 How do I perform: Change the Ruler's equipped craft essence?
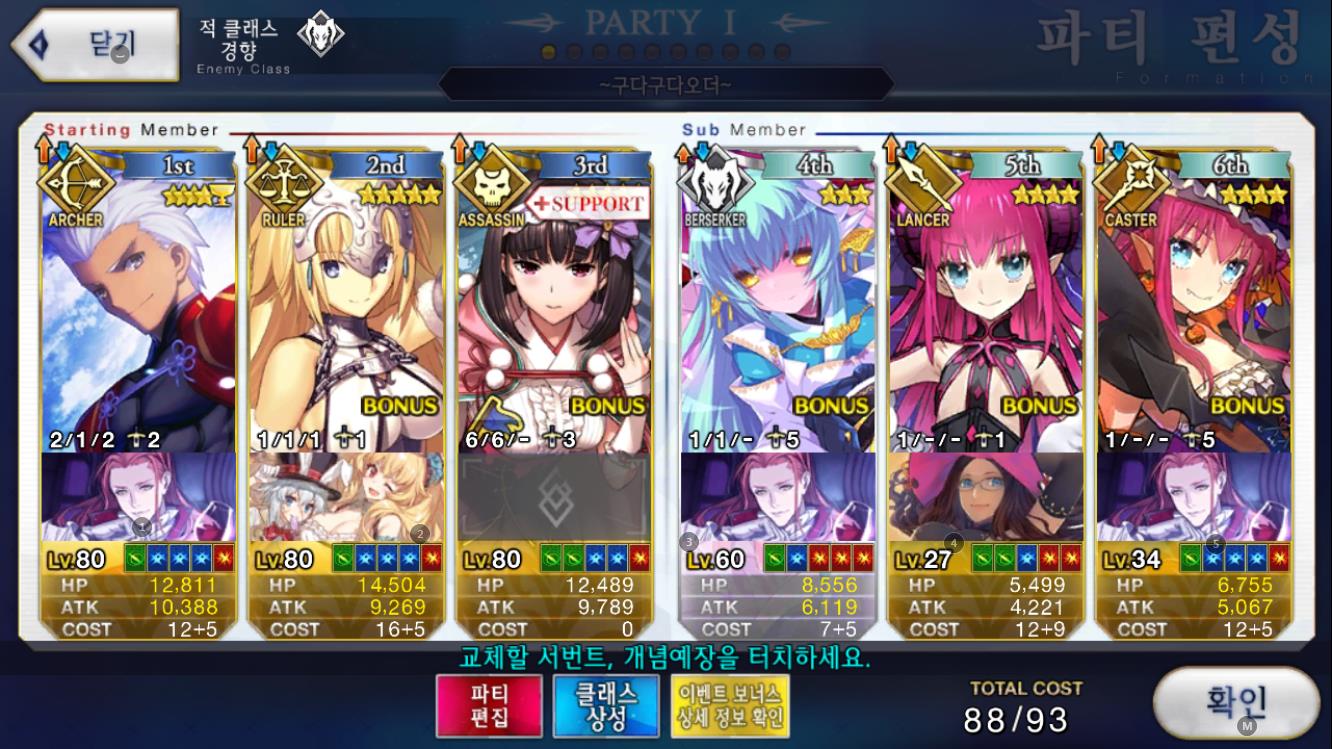click(x=346, y=496)
